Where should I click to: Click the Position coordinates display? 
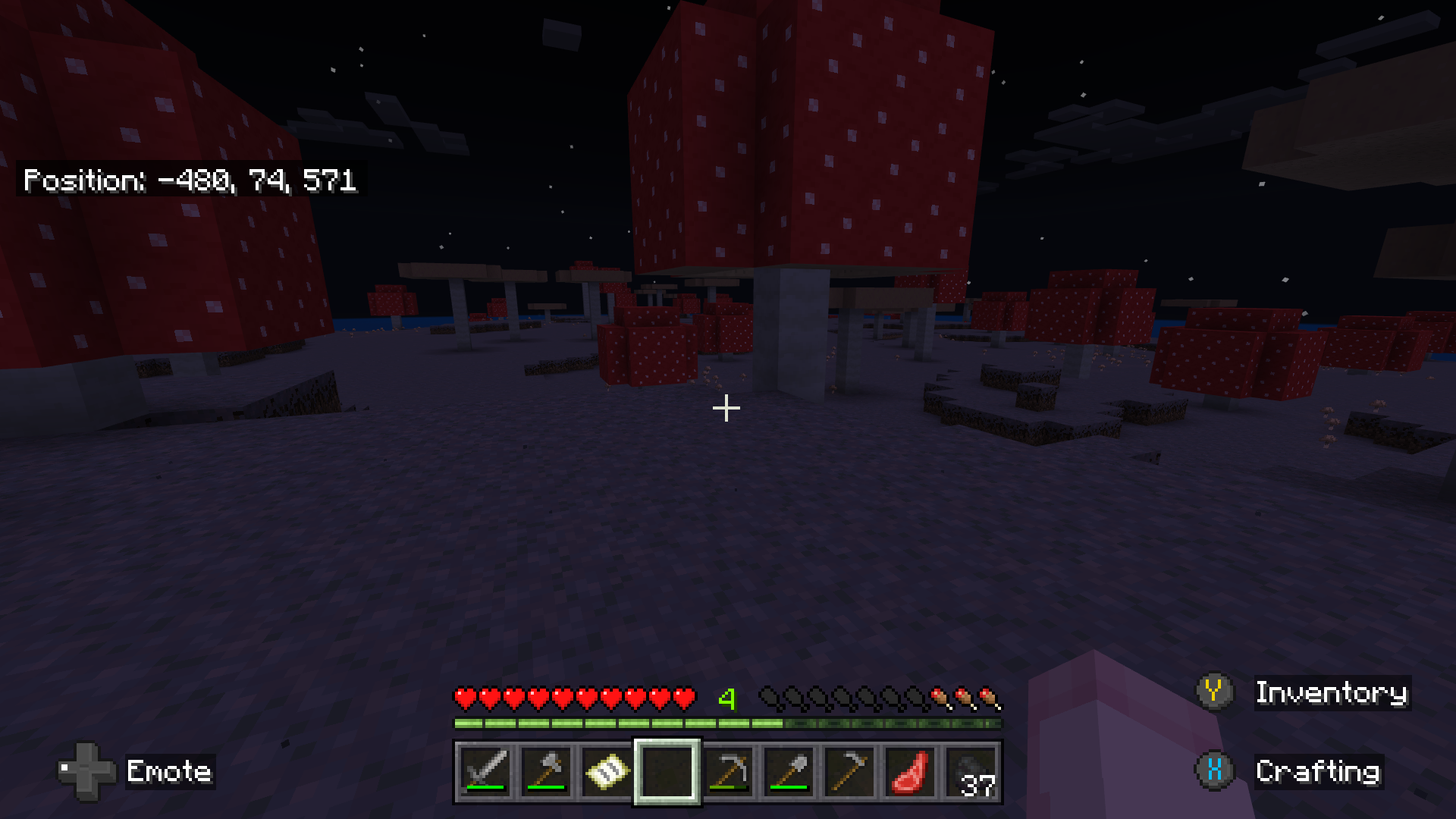point(190,180)
